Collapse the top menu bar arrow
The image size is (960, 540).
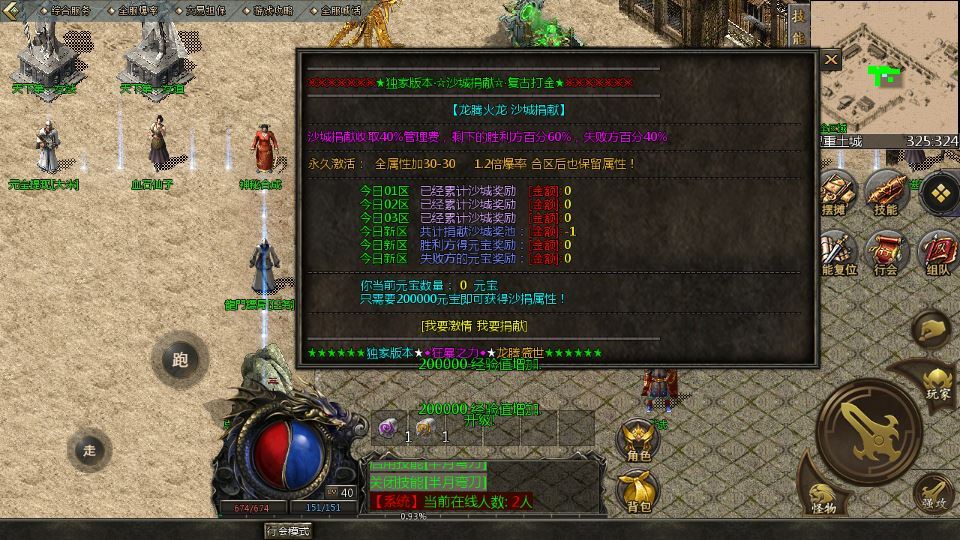11,11
